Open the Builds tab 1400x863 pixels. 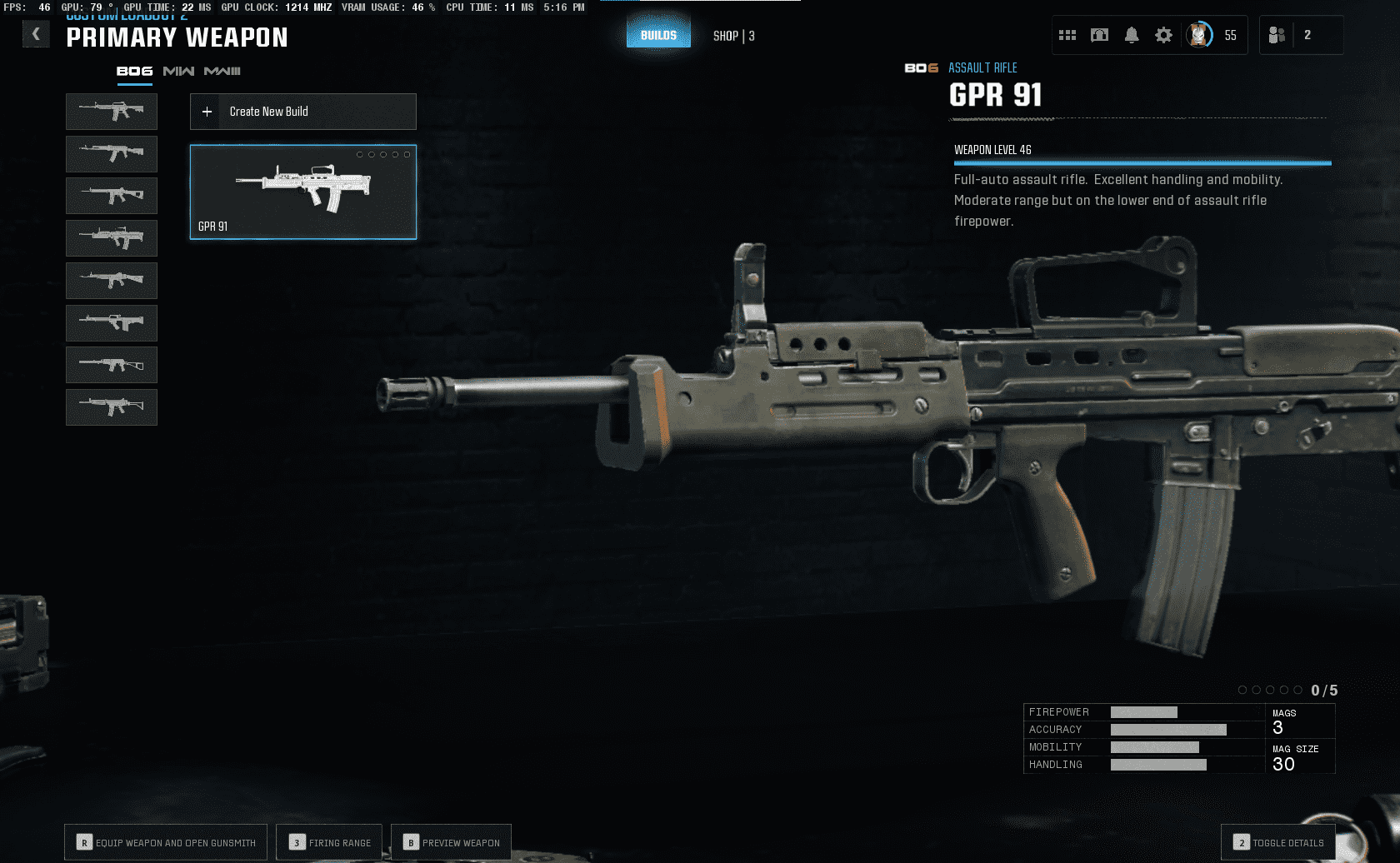658,35
